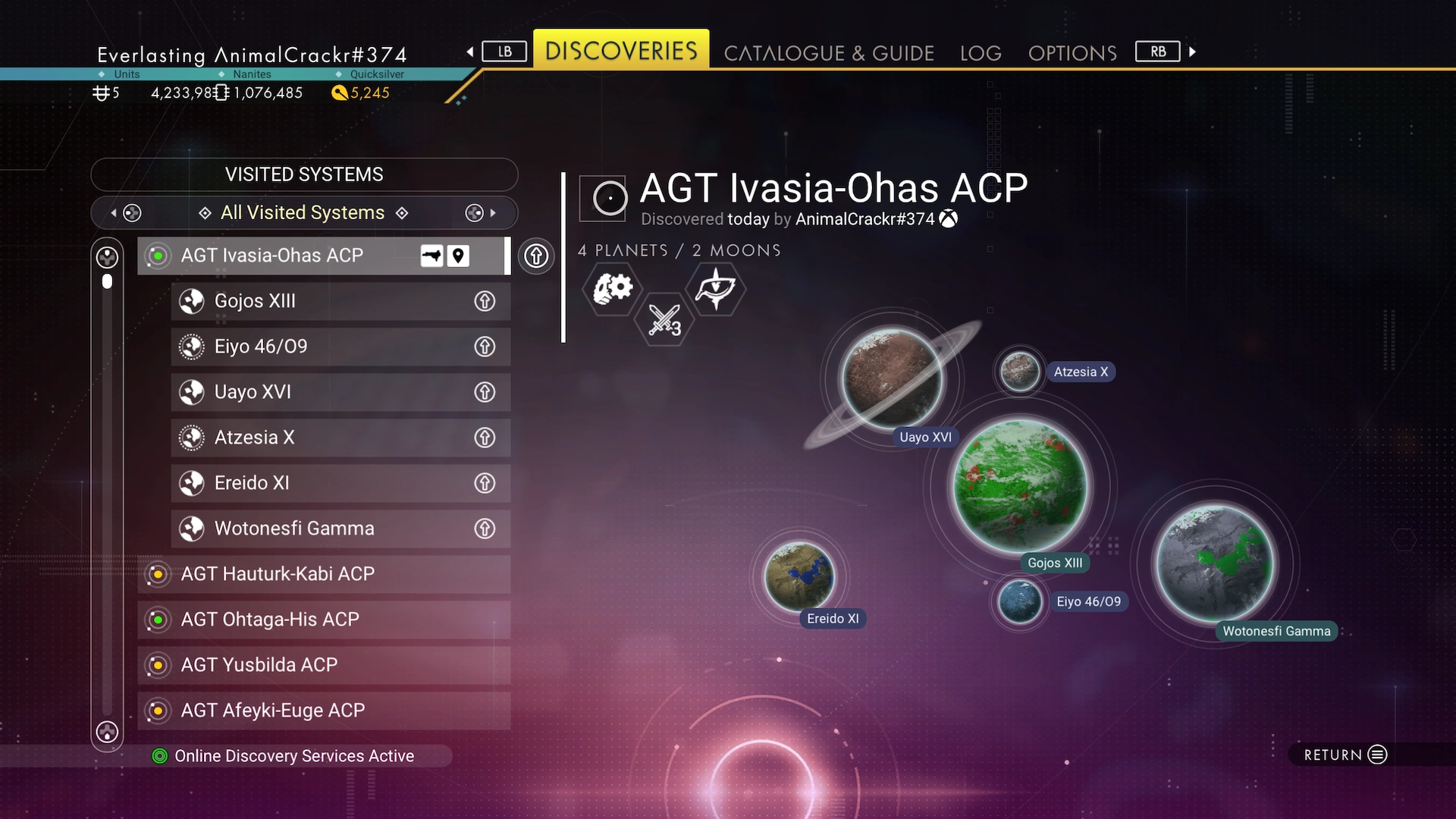Screen dimensions: 1456x819
Task: Switch to the Catalogue & Guide tab
Action: (828, 53)
